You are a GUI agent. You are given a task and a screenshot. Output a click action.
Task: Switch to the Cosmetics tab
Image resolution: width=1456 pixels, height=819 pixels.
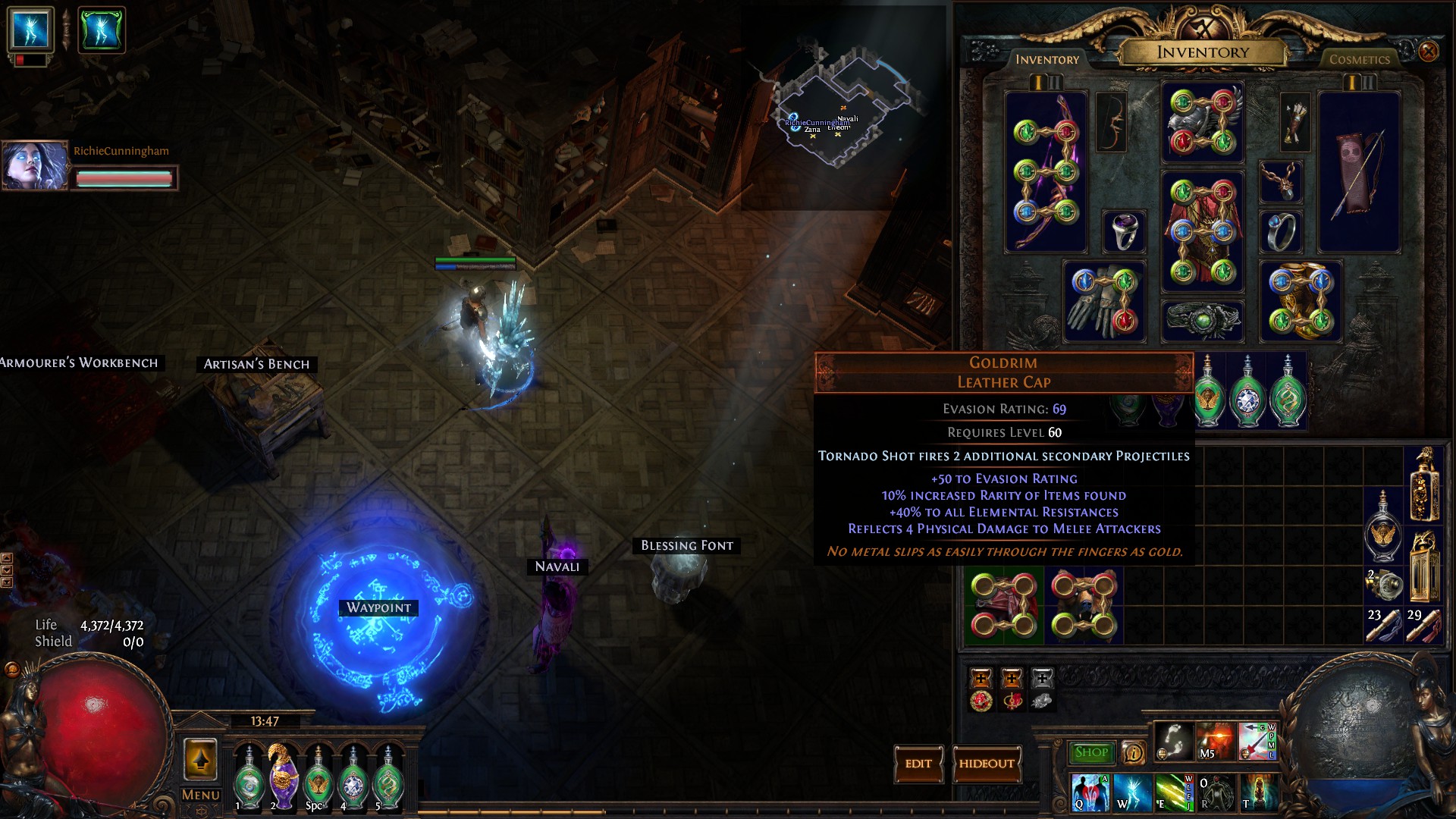tap(1360, 60)
